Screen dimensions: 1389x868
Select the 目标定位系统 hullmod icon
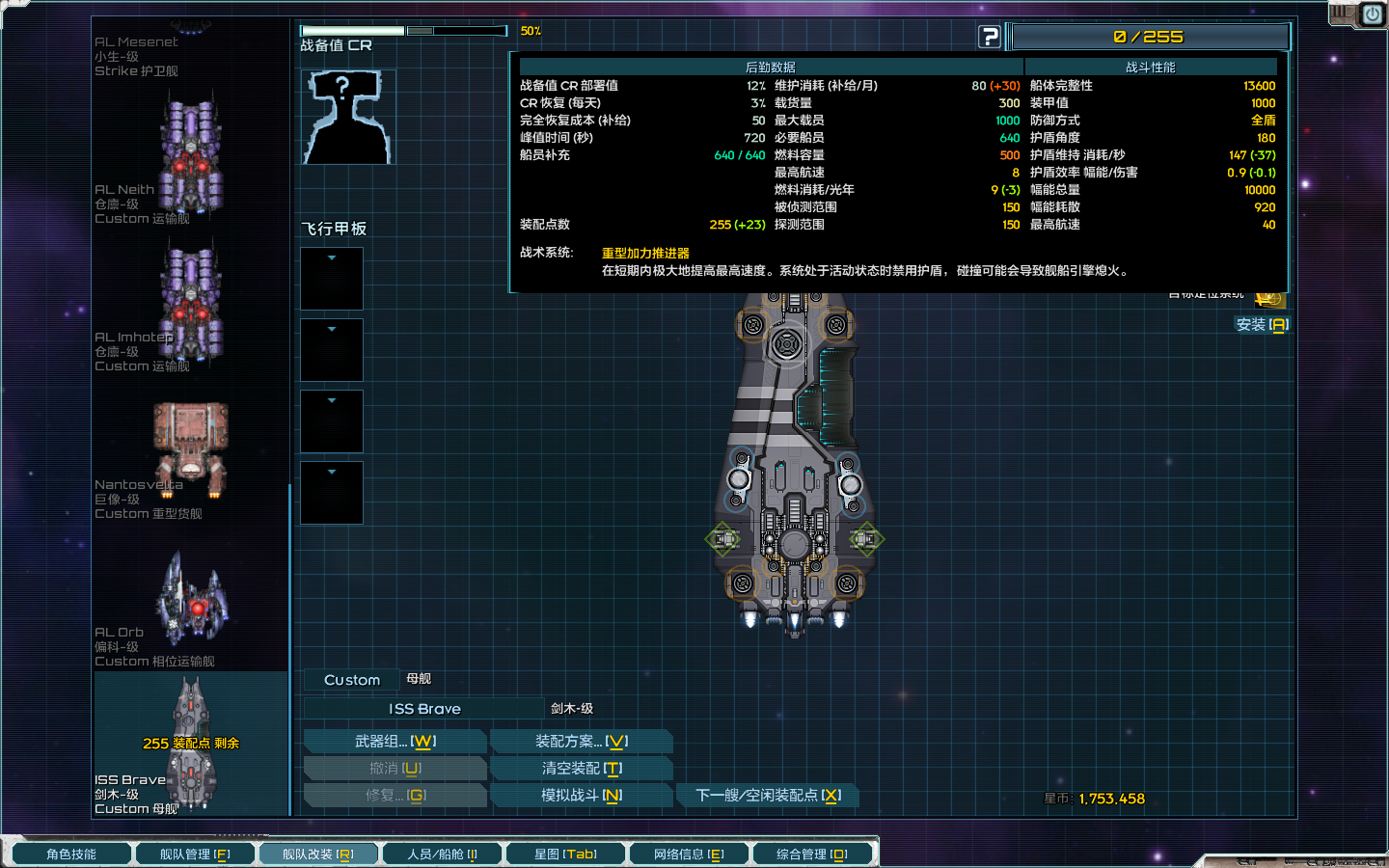point(1271,299)
